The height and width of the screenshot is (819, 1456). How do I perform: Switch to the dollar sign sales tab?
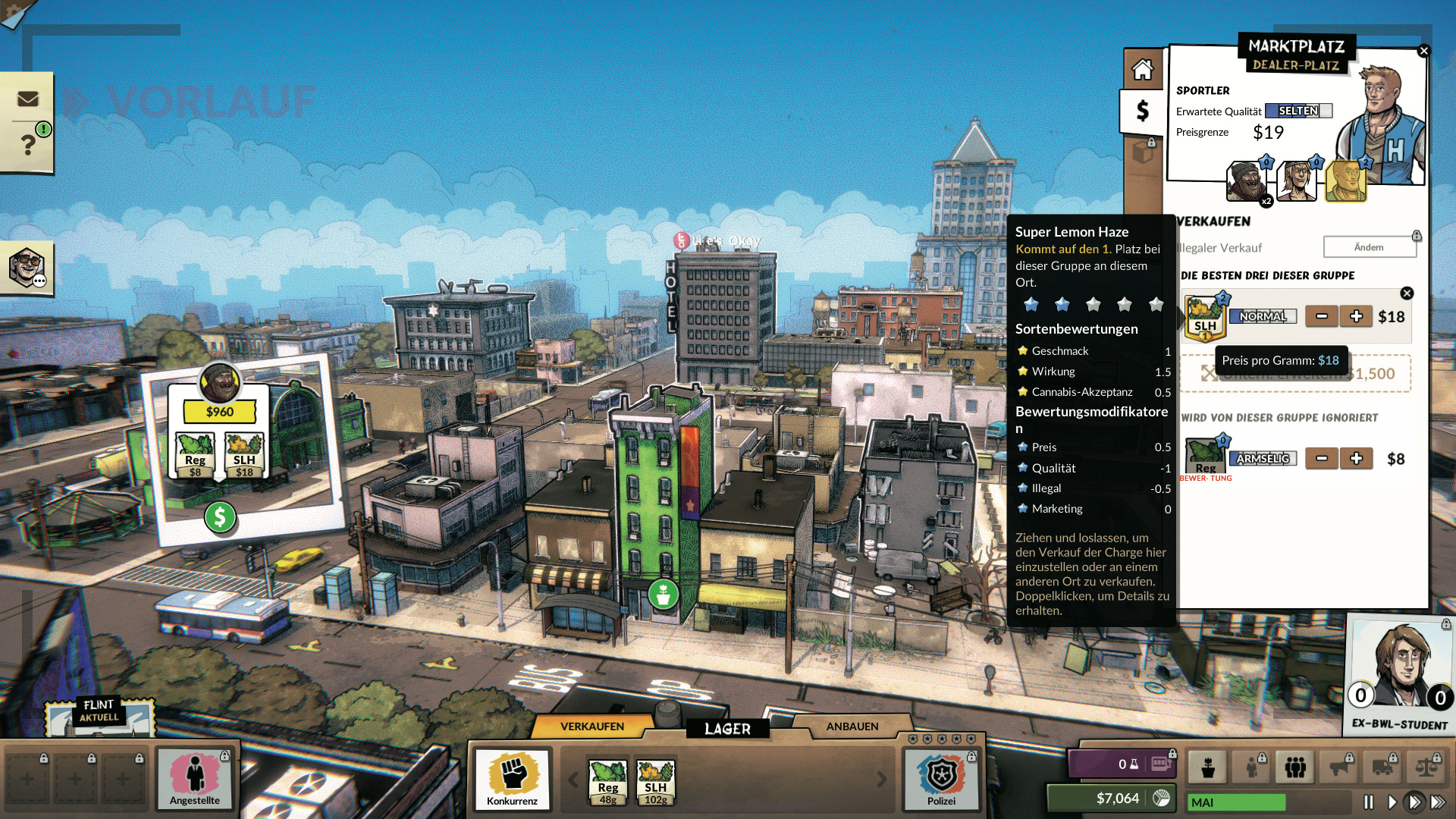(x=1142, y=111)
